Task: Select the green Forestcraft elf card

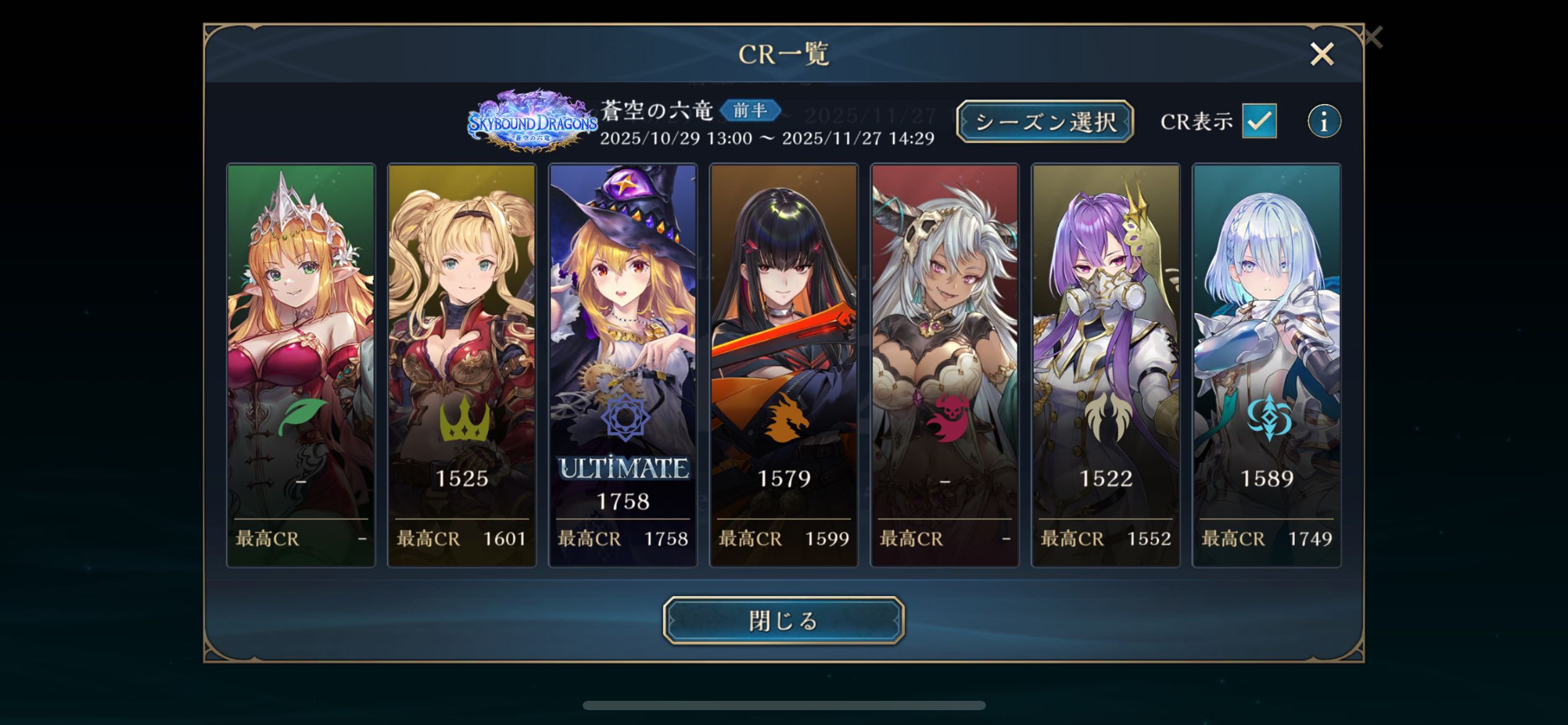Action: [301, 365]
